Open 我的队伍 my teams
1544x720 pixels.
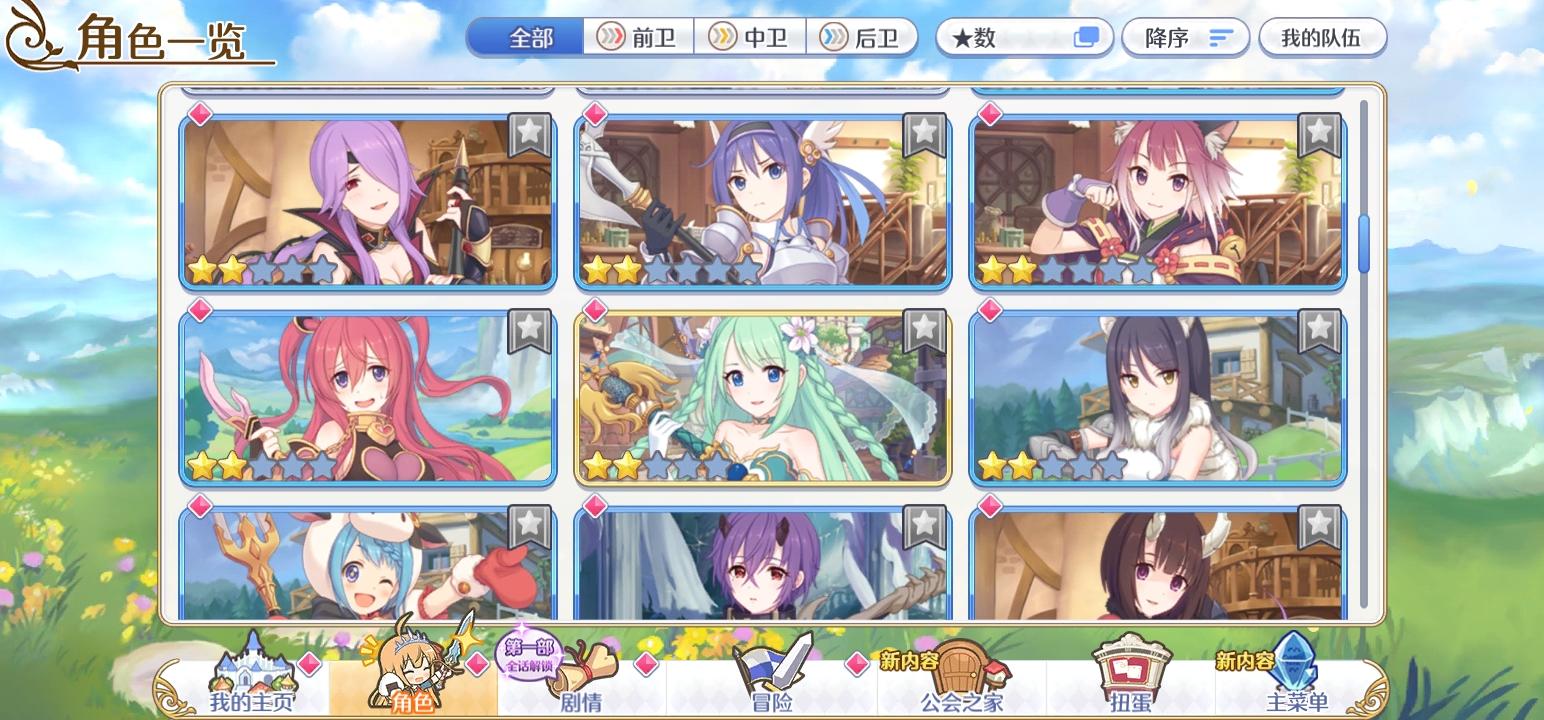[1322, 38]
